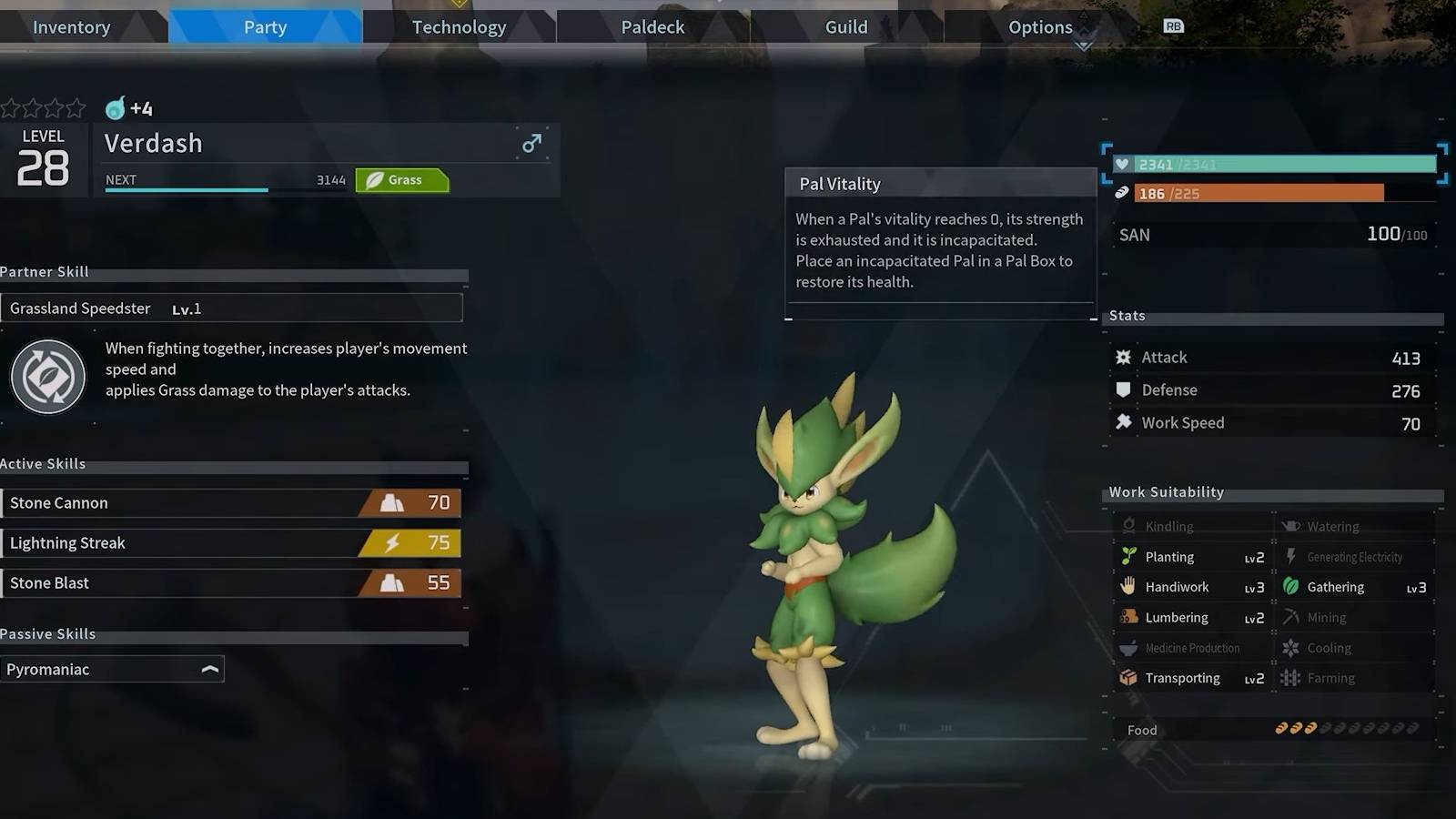Select the Grassland Speedster partner skill icon
This screenshot has width=1456, height=819.
(x=47, y=376)
